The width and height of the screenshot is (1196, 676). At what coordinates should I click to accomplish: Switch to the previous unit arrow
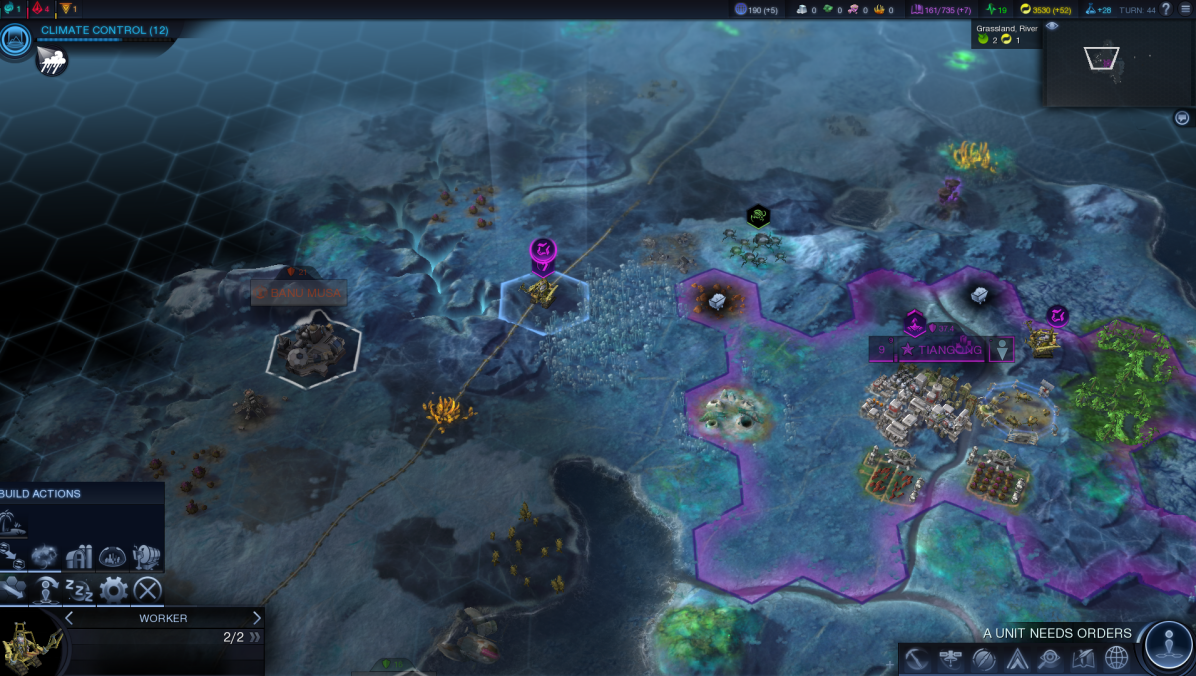point(69,618)
